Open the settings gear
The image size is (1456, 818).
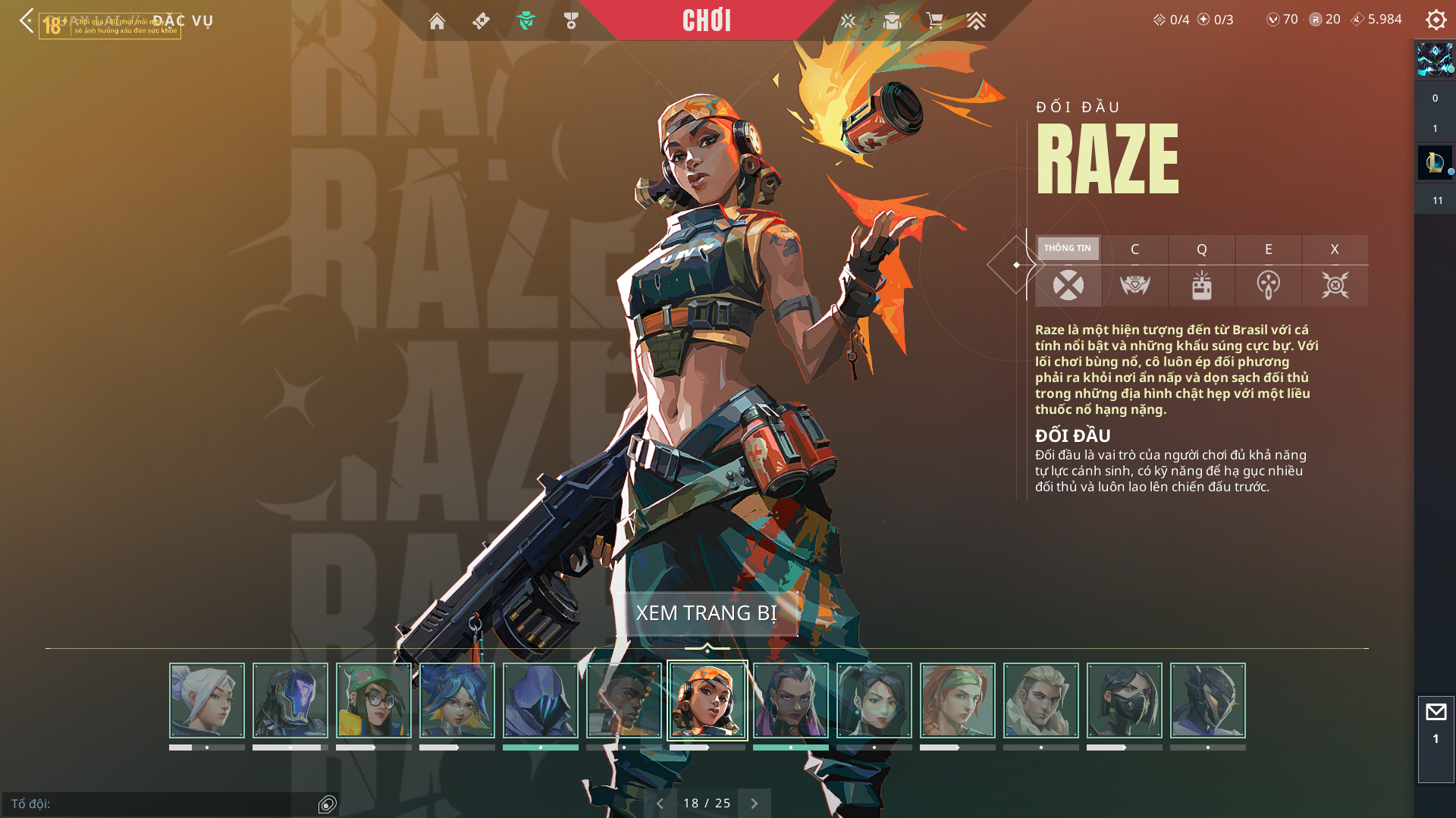pos(1436,20)
